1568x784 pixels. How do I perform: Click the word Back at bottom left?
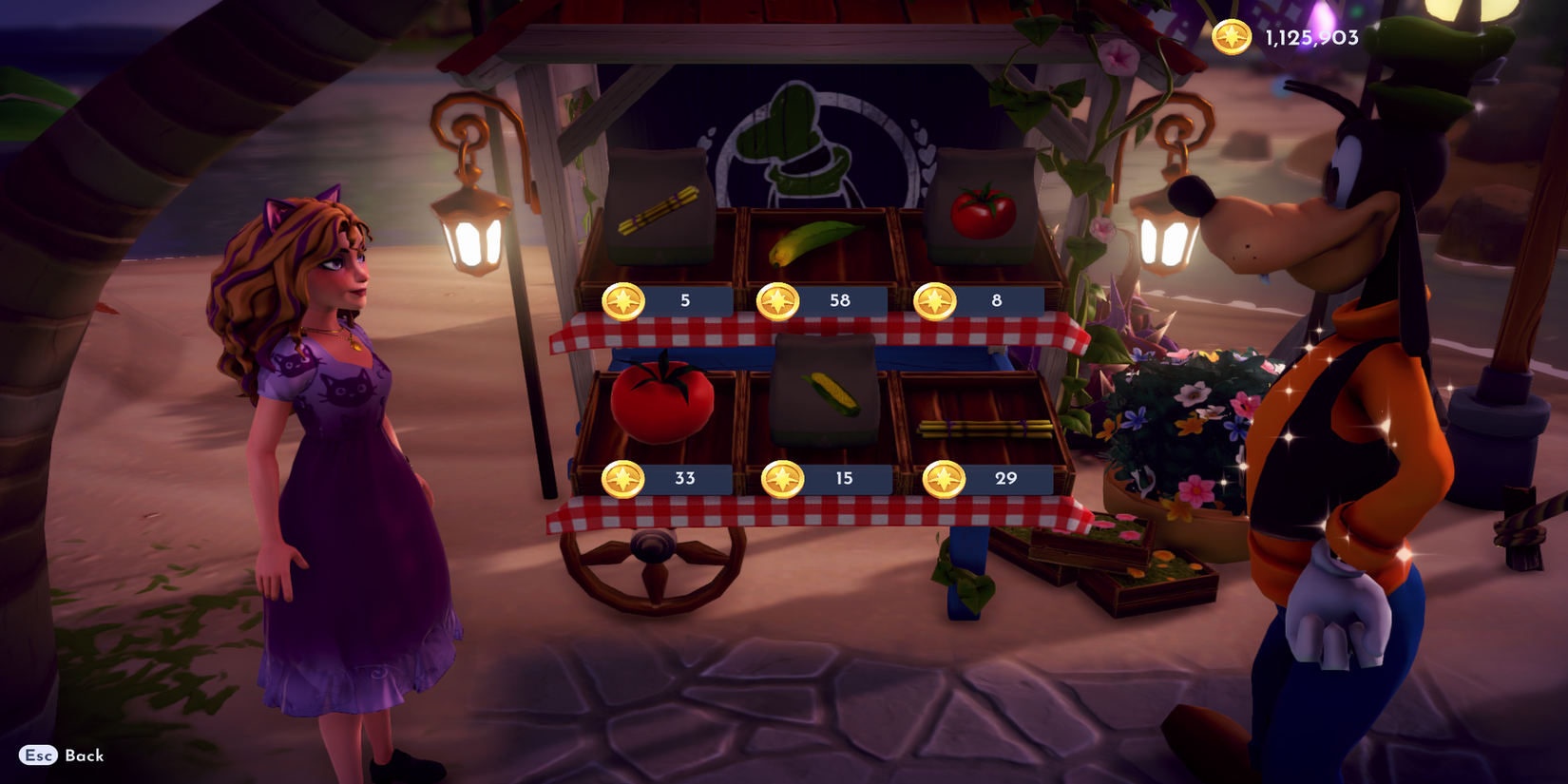[x=86, y=756]
